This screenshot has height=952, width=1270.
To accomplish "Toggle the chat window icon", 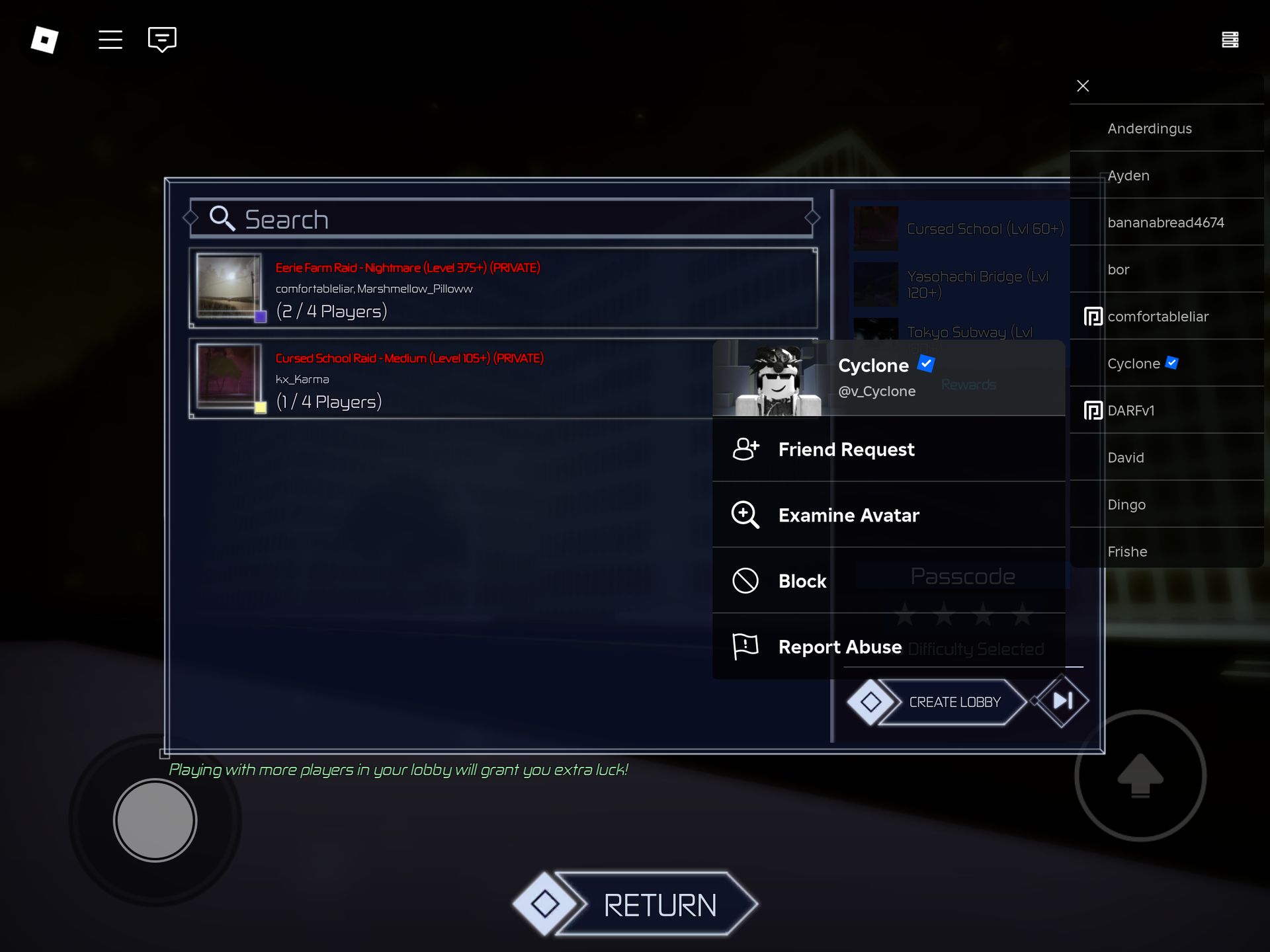I will (x=162, y=40).
